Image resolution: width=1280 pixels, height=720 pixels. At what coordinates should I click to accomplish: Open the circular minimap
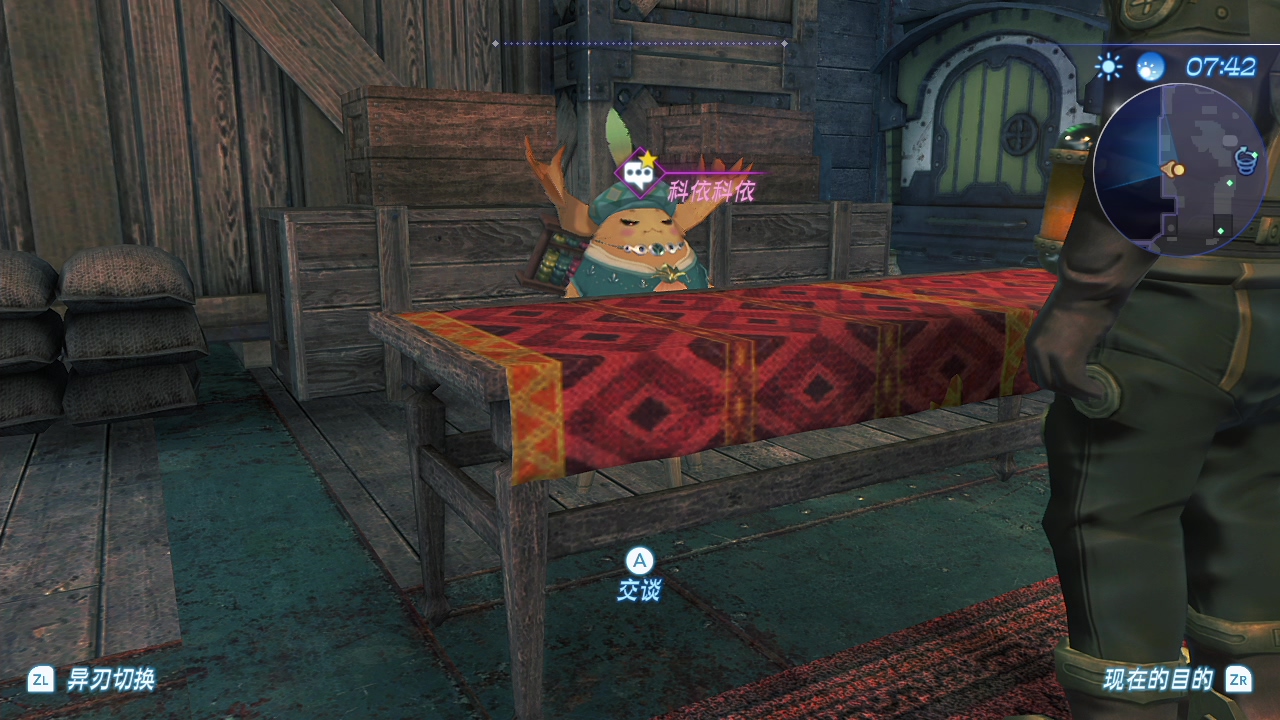1180,170
